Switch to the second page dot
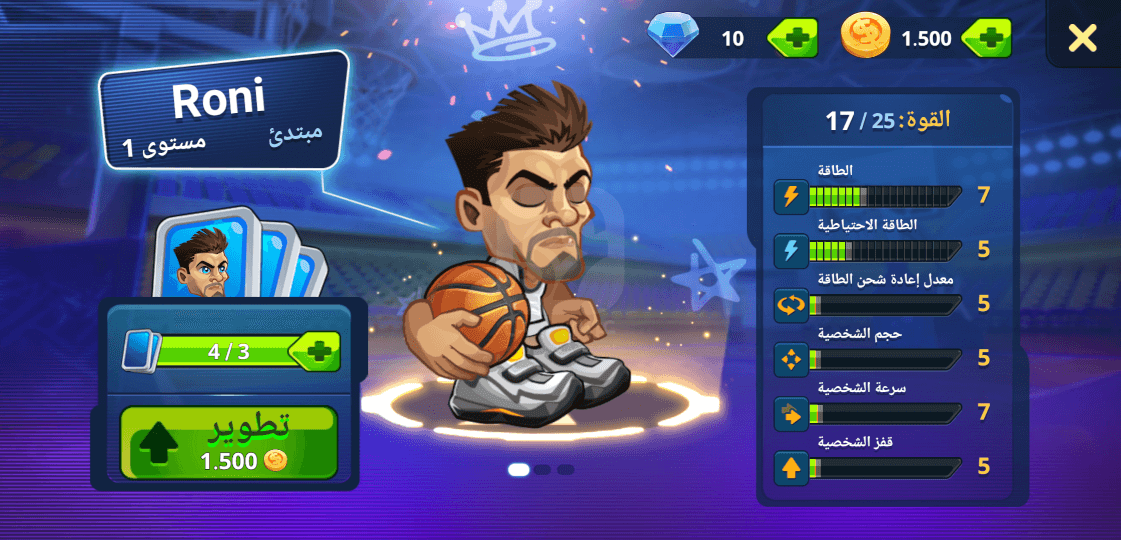 click(x=542, y=469)
